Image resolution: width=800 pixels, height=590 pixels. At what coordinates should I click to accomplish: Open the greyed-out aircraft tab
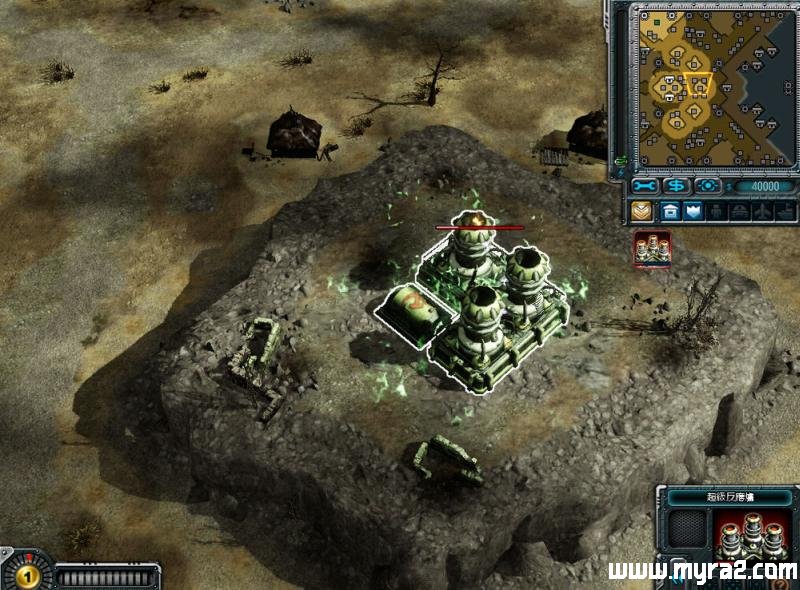point(762,211)
